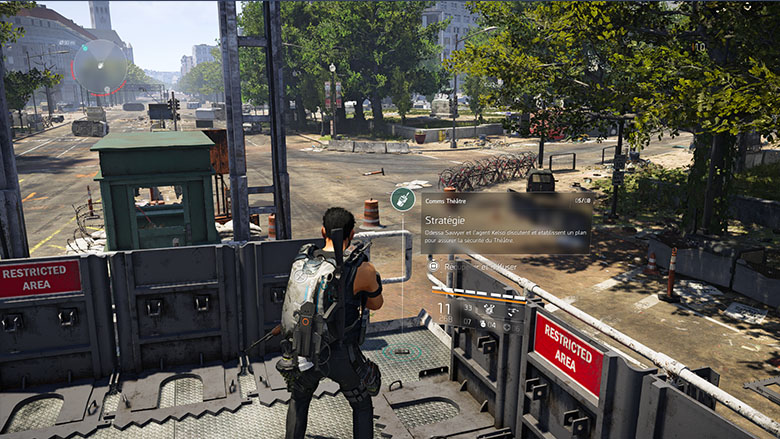Open the circular minimap
780x439 pixels.
coord(101,66)
